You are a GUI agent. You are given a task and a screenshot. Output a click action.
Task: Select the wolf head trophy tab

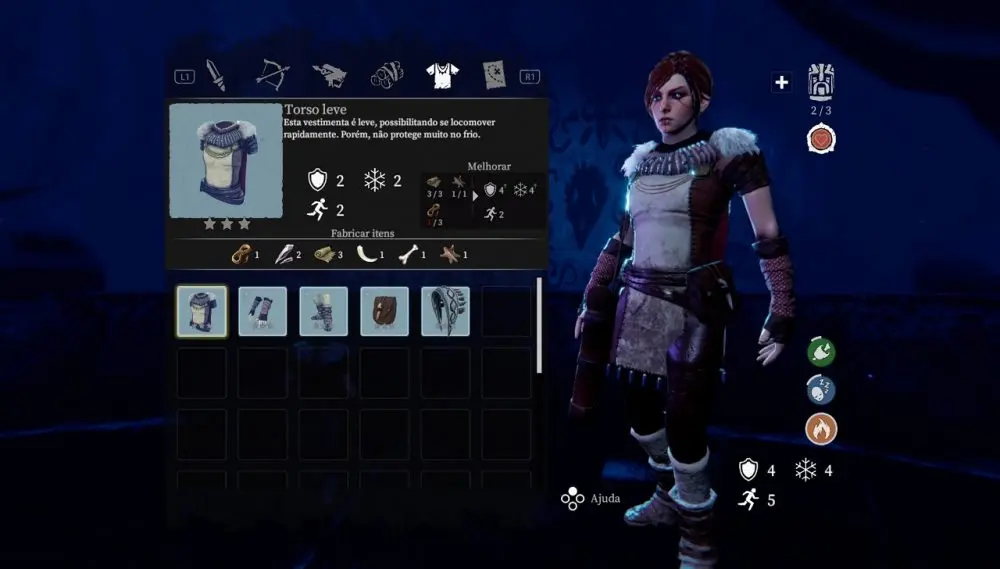[328, 73]
